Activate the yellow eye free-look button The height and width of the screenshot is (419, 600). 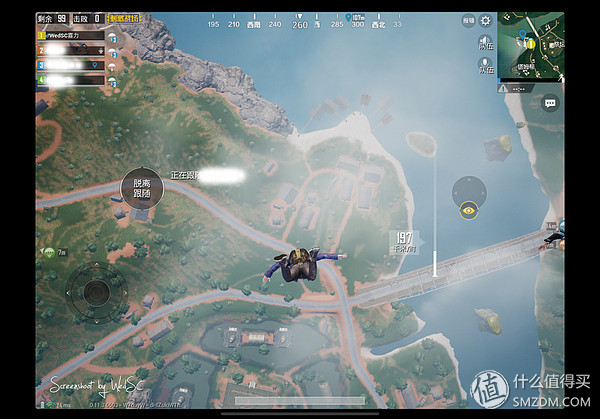[468, 211]
